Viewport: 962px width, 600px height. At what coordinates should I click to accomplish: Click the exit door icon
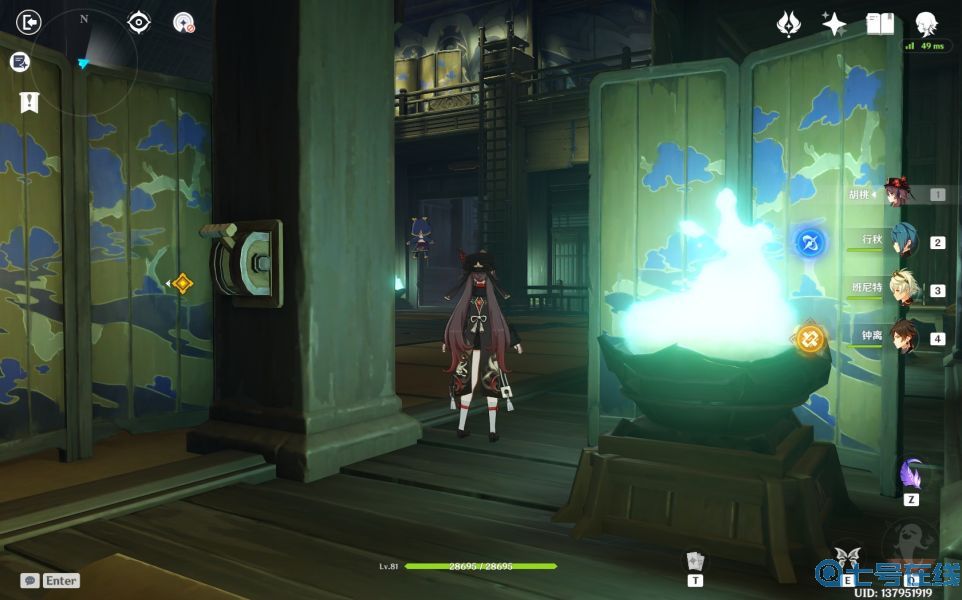(x=29, y=22)
